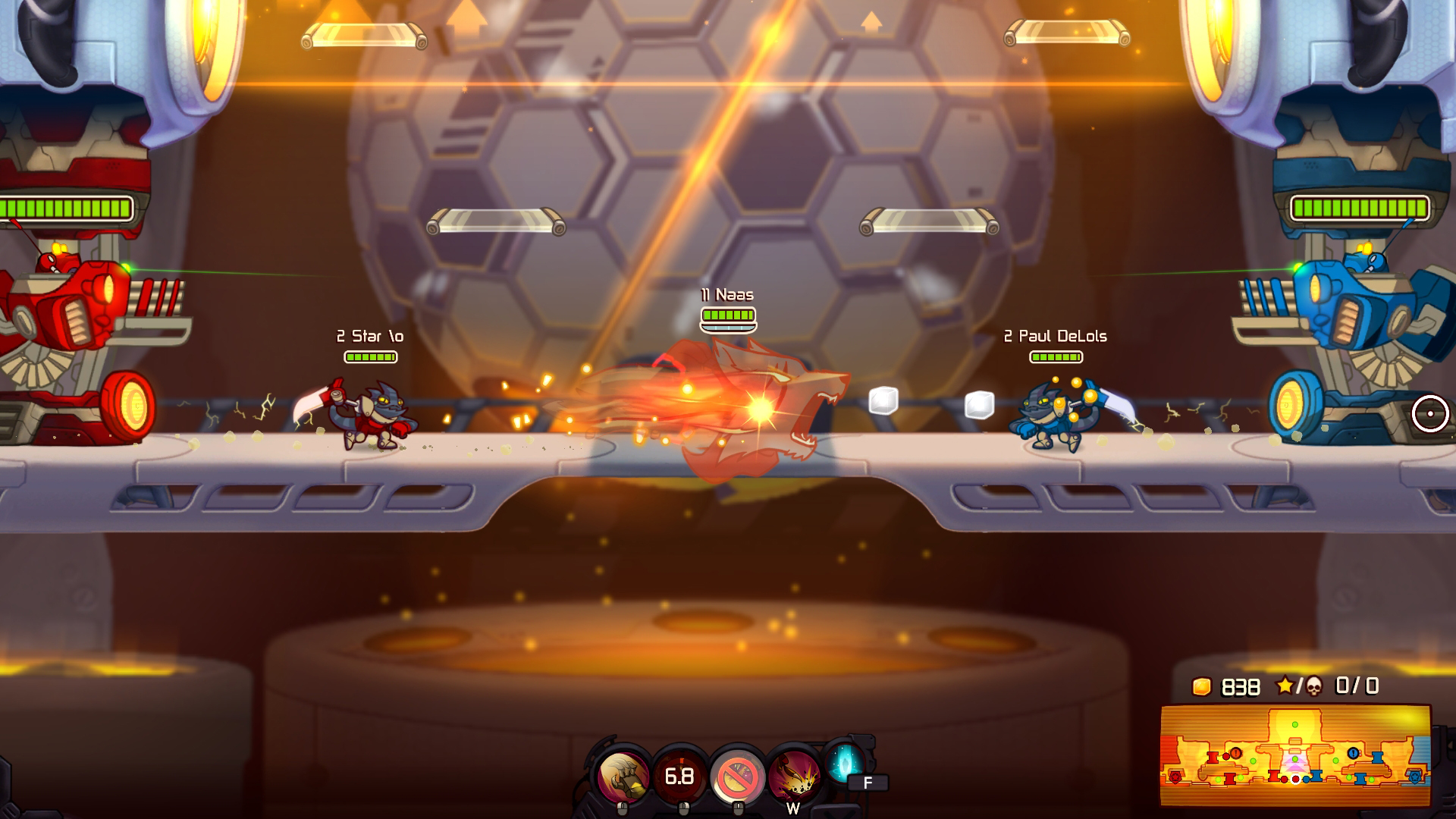Screen dimensions: 1456x819
Task: Click the disabled ability with the red prohibition sign
Action: click(x=736, y=776)
